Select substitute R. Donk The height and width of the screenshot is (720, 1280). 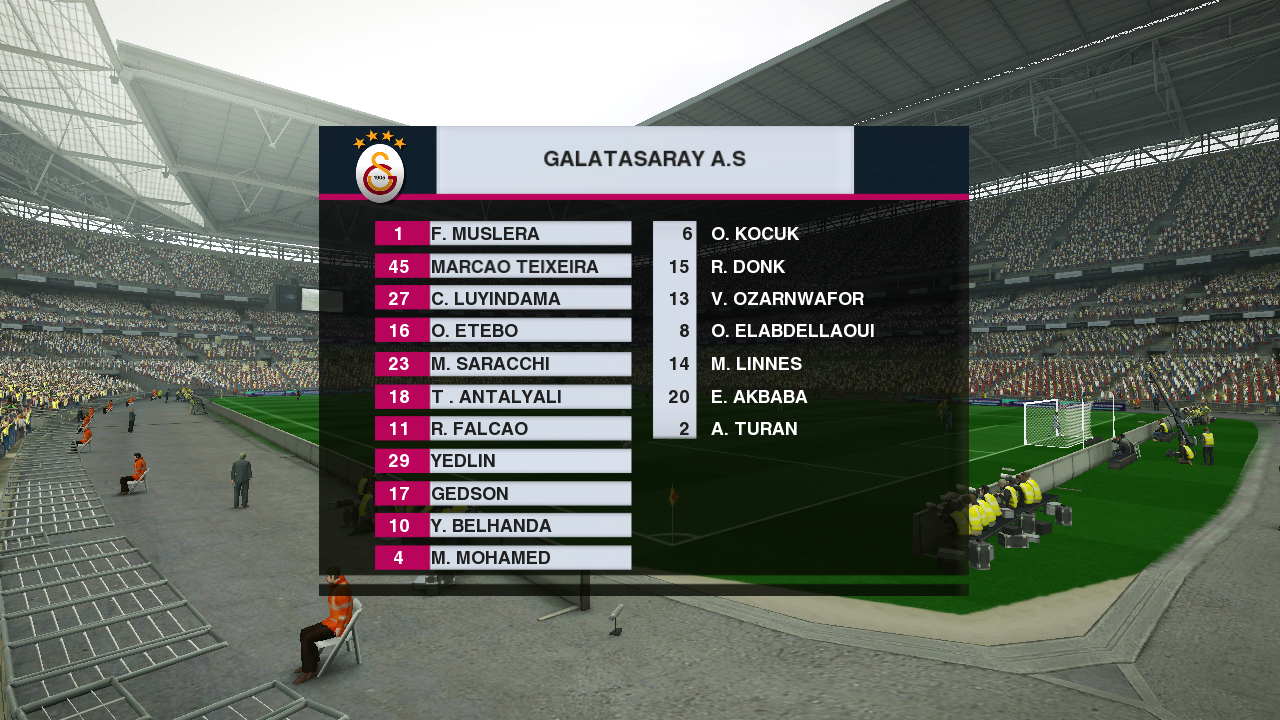[747, 267]
